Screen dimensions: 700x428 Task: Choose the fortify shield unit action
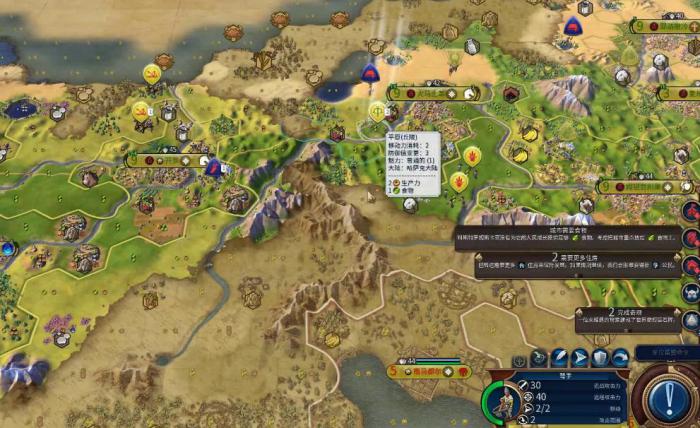click(600, 358)
